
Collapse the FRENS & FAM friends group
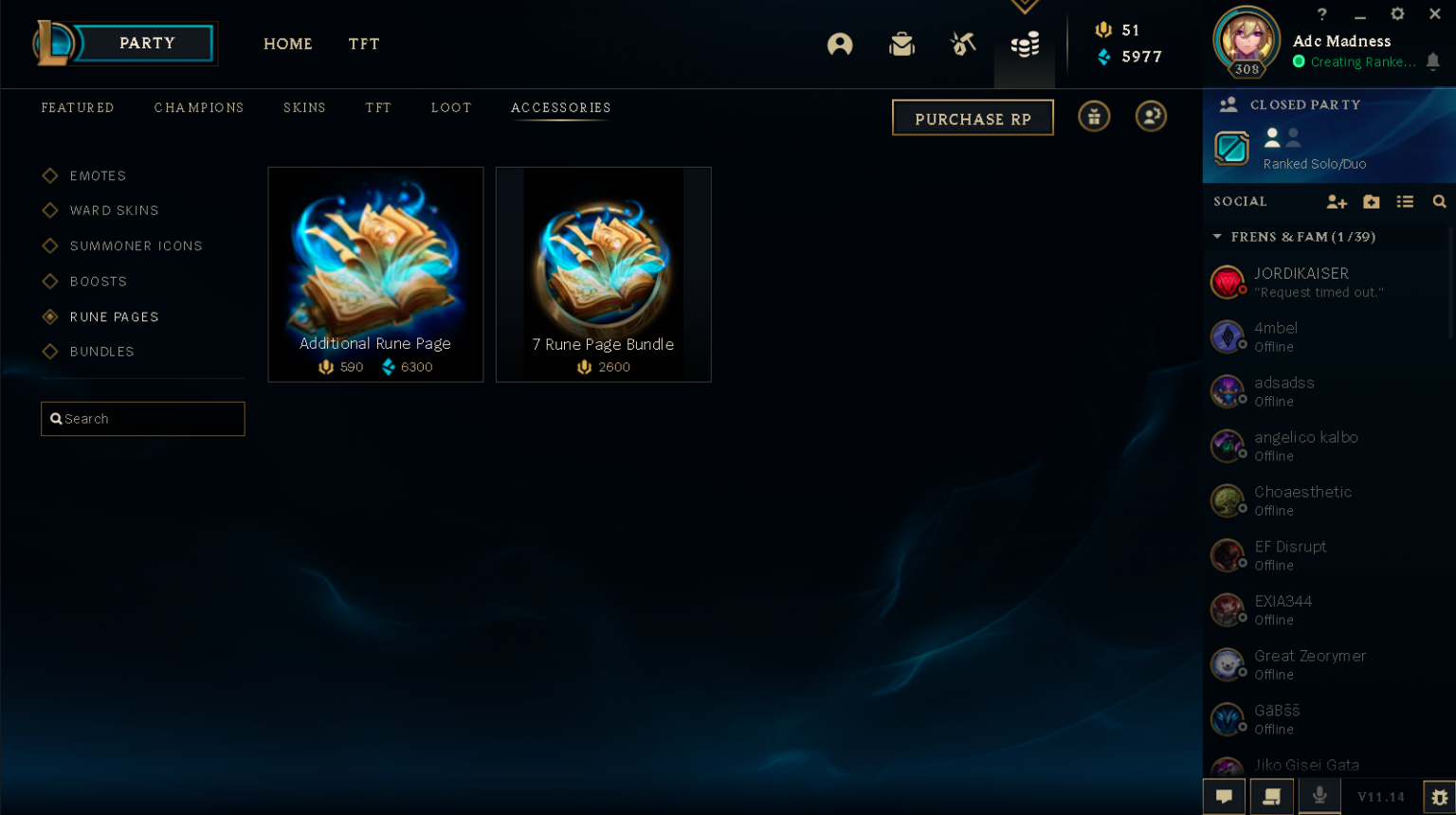1218,237
